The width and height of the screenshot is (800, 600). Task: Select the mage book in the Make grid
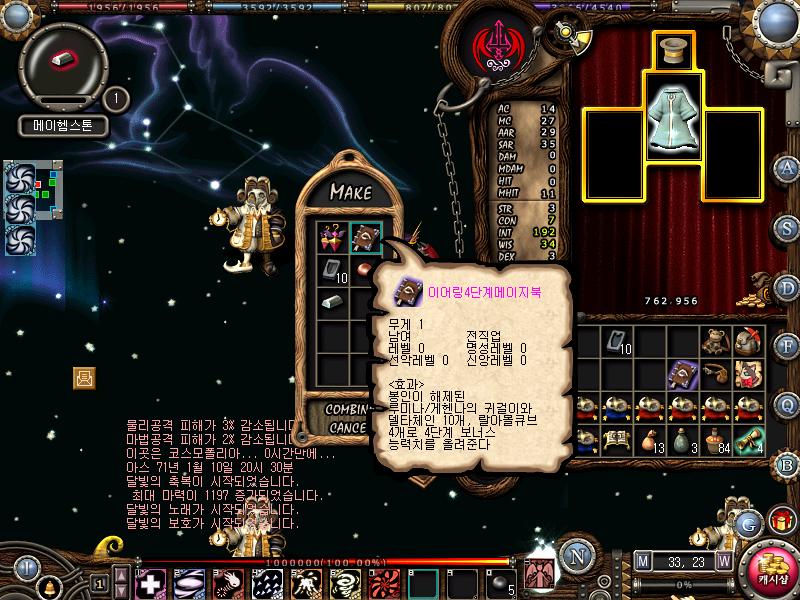coord(364,237)
